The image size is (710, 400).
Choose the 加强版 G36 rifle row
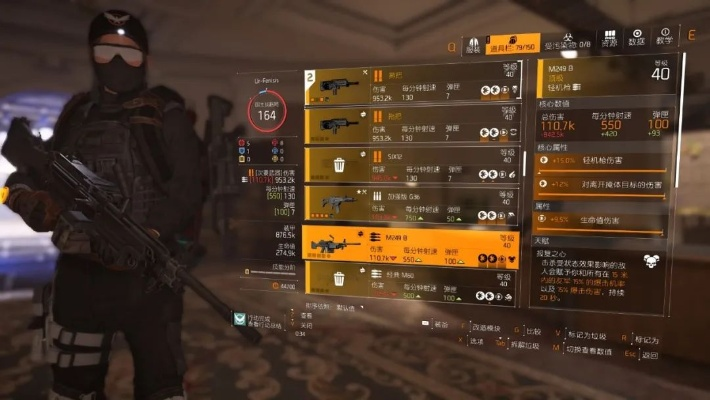[x=410, y=203]
